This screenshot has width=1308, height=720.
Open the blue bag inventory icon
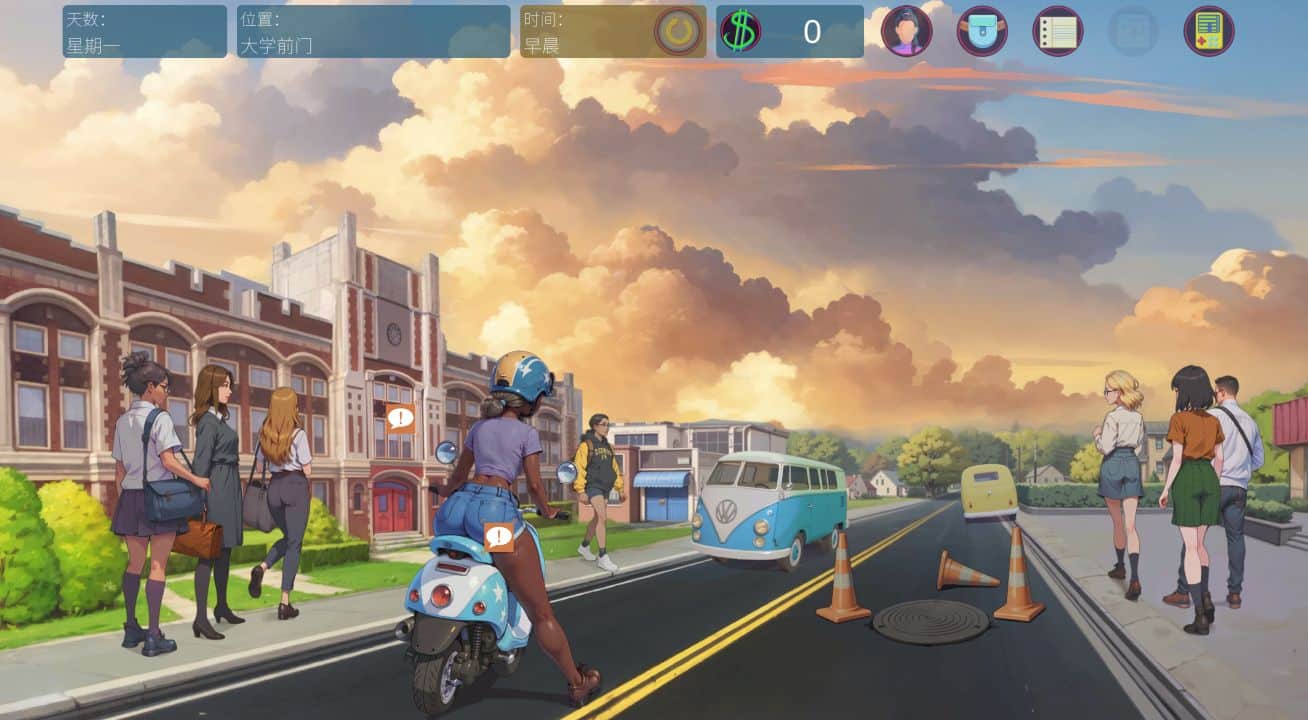point(982,31)
